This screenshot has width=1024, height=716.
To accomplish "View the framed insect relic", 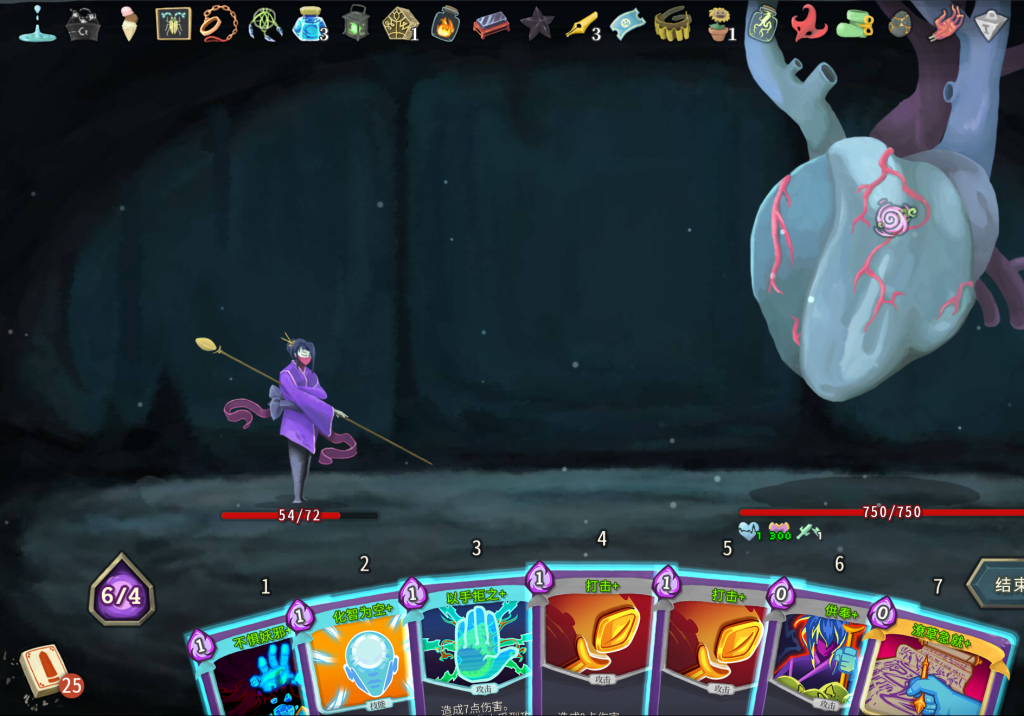I will pos(173,23).
